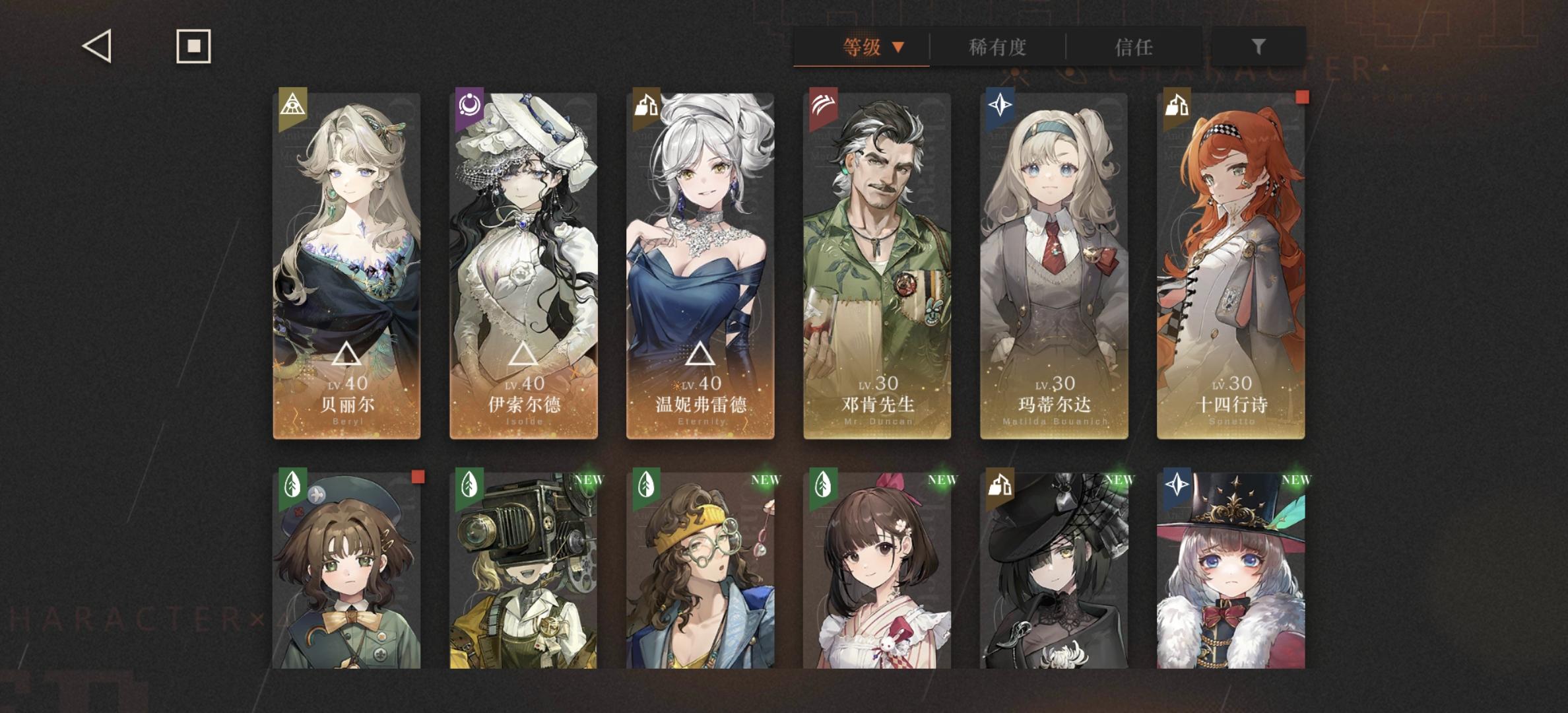Click the white square icon near top left
The image size is (1568, 713).
[192, 47]
